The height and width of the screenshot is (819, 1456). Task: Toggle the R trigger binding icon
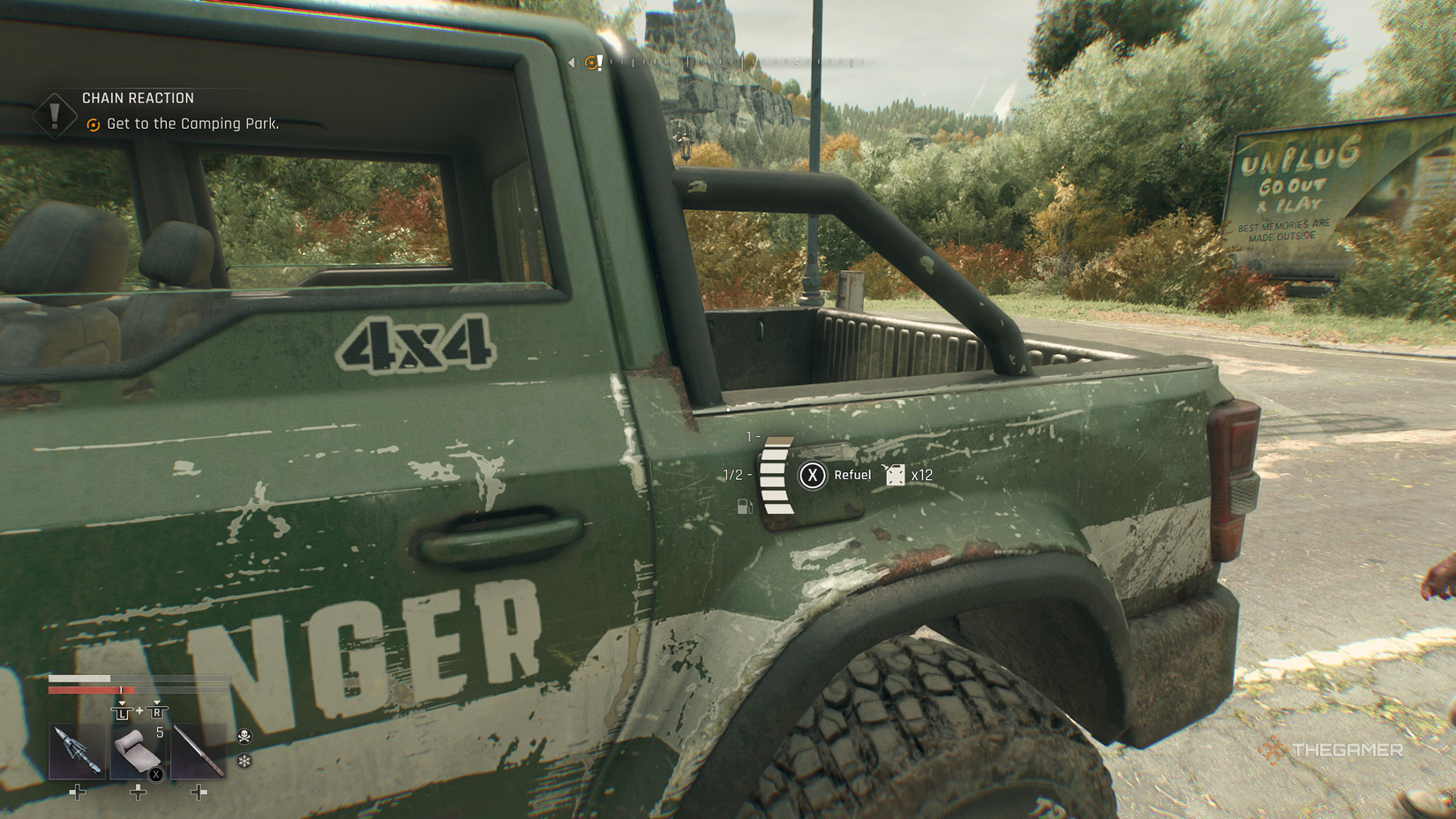pos(157,712)
